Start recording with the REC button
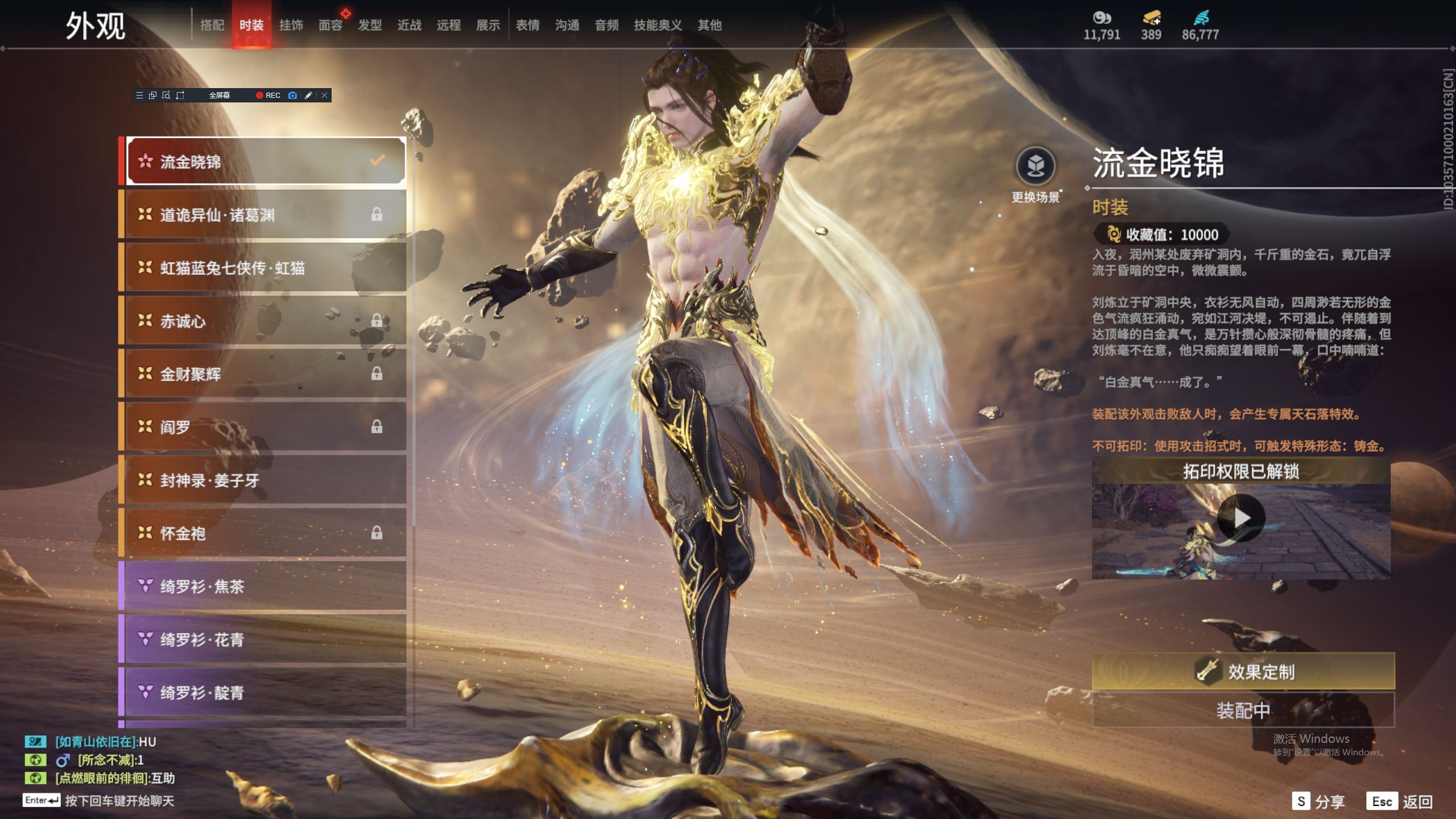1456x819 pixels. tap(268, 96)
